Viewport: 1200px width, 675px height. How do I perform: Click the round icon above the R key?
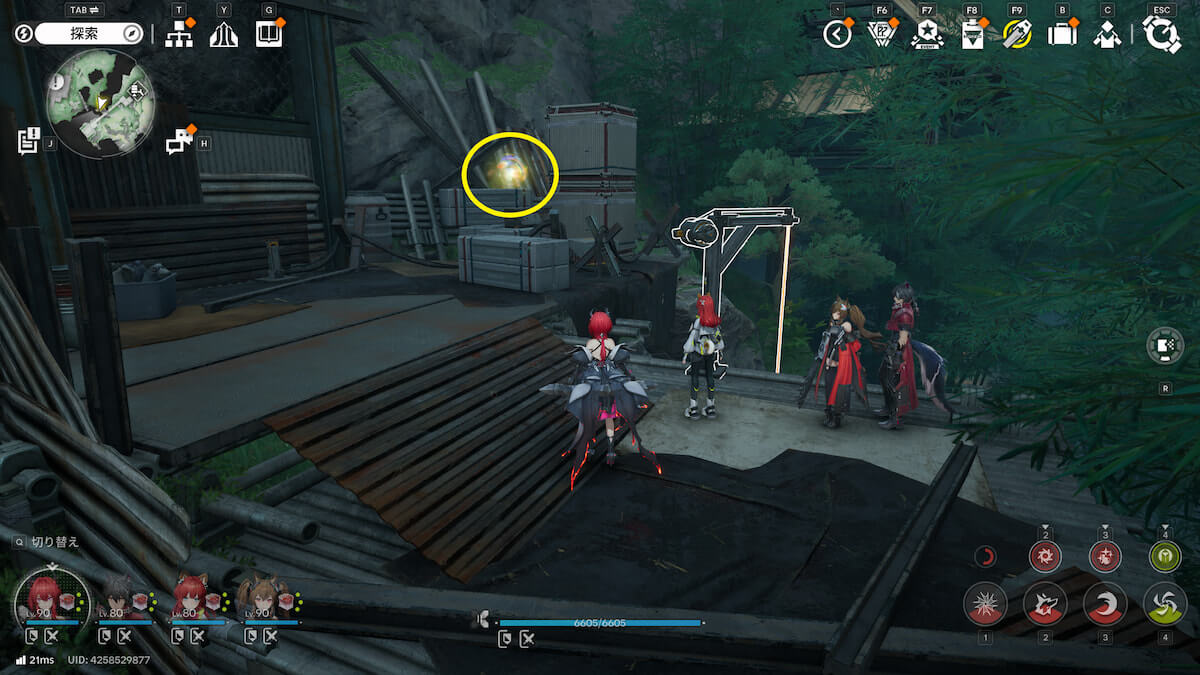pyautogui.click(x=1165, y=346)
